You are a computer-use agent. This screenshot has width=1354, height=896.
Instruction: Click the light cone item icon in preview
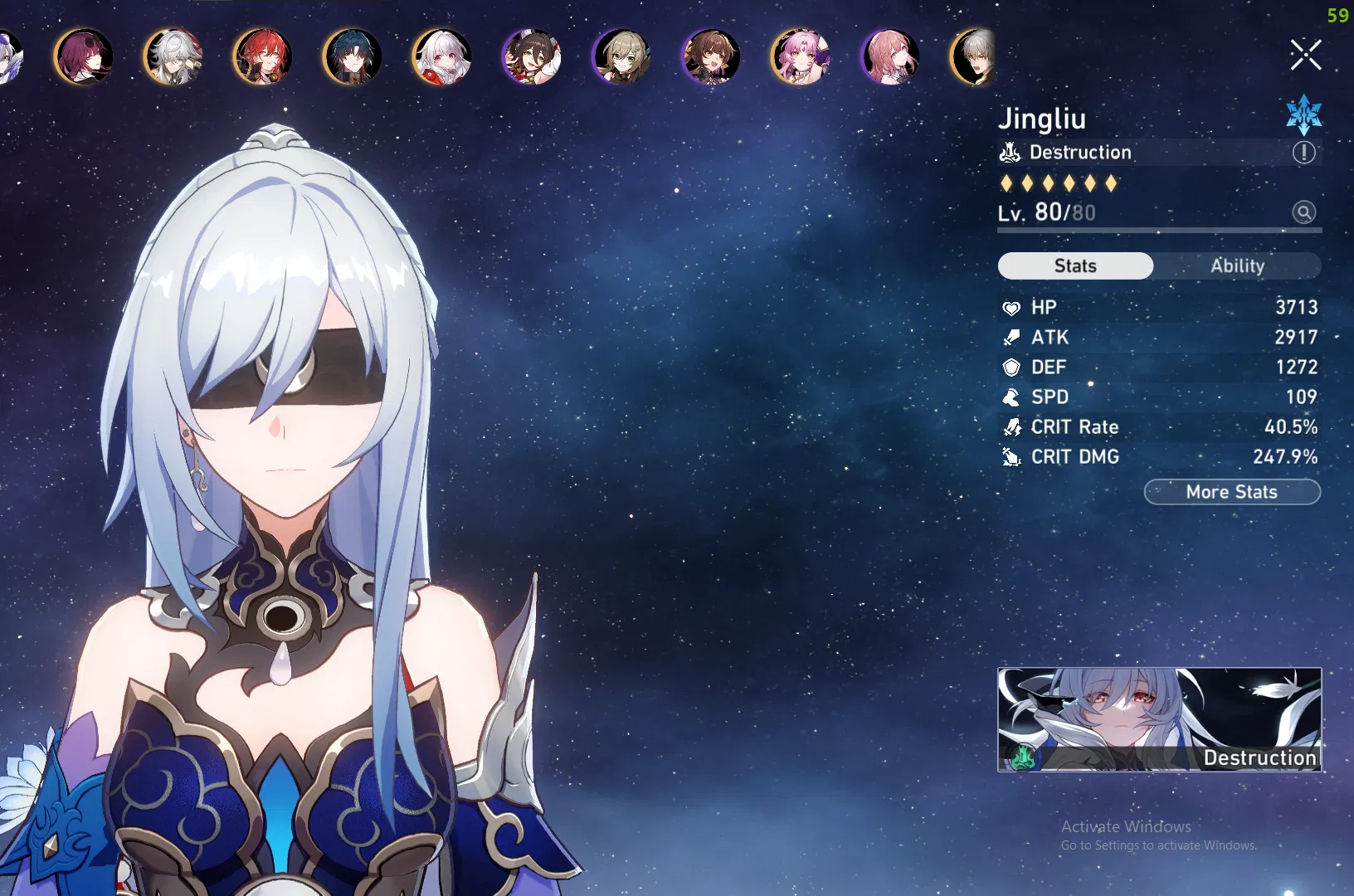(1023, 757)
